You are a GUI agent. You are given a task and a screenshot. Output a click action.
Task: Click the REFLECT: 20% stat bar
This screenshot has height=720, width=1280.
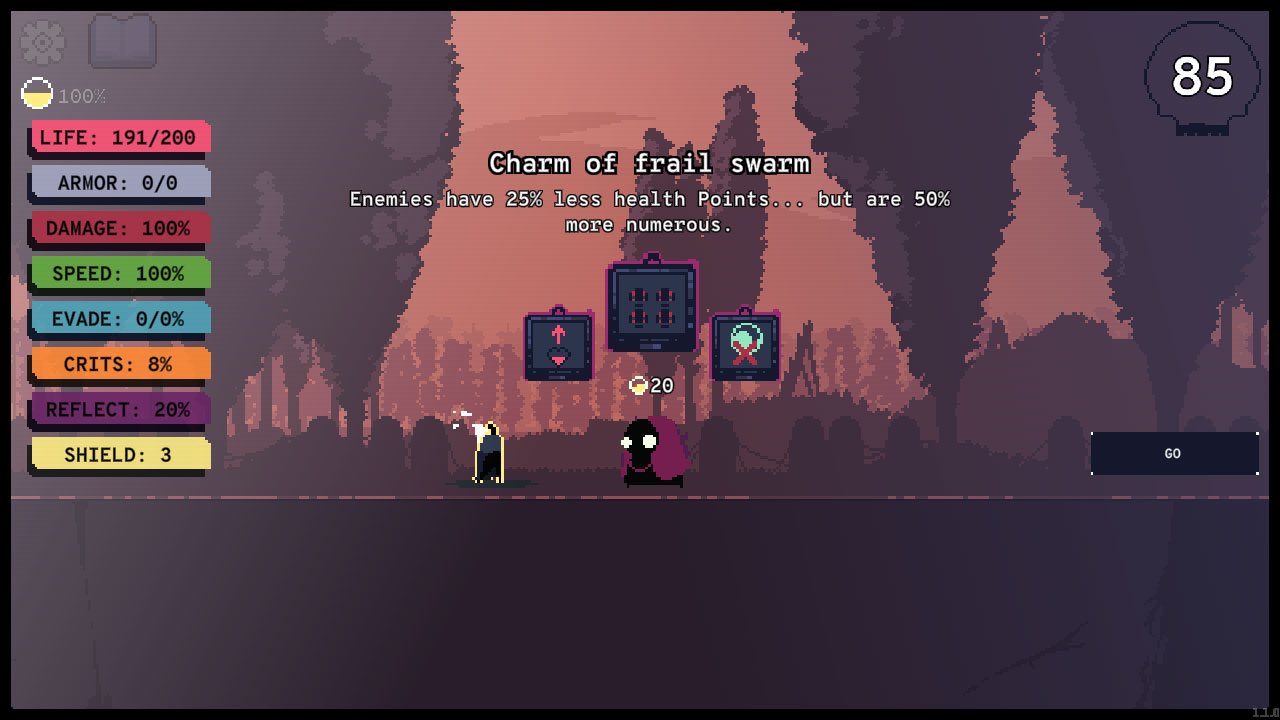pos(118,409)
